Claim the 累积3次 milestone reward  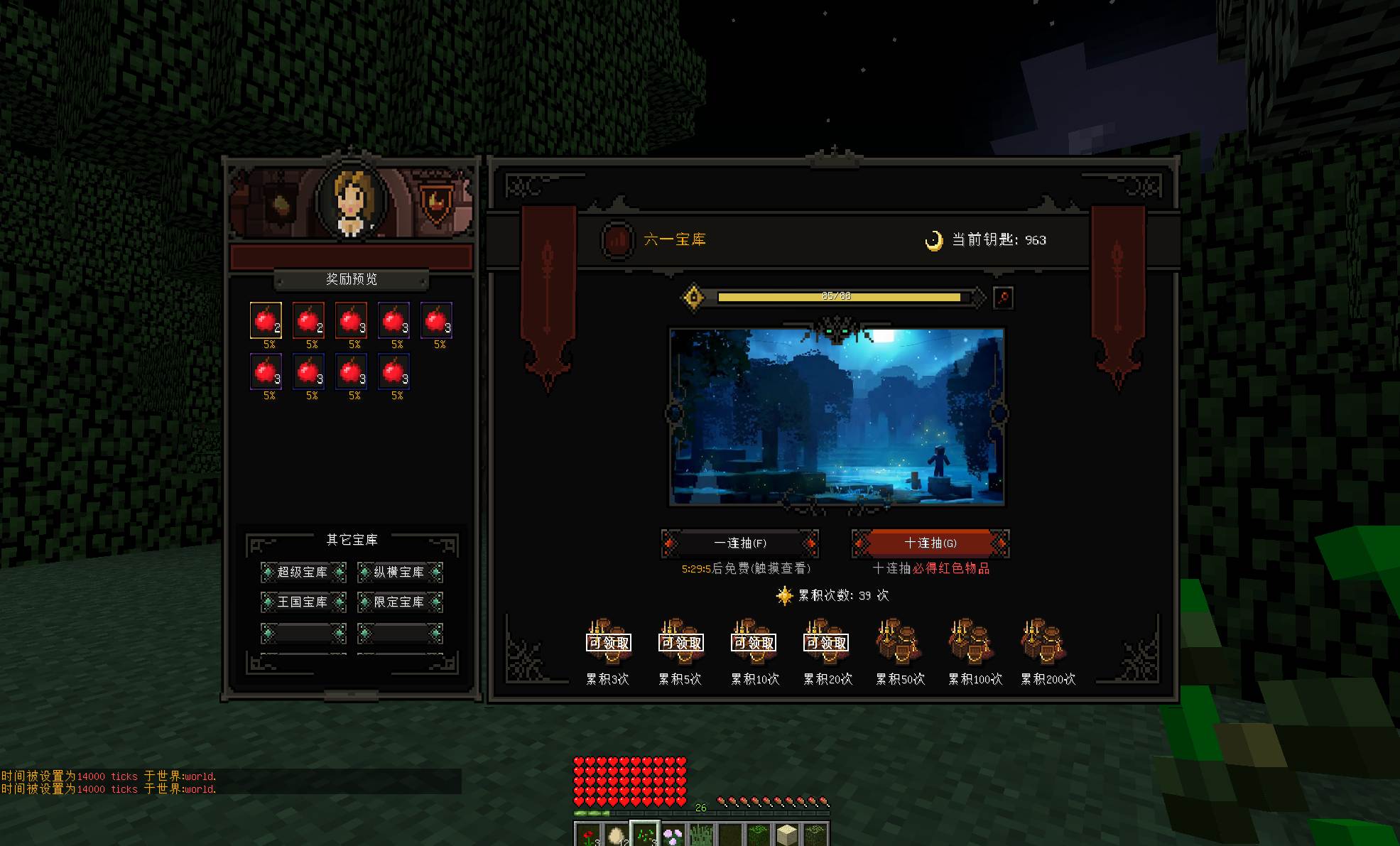608,641
